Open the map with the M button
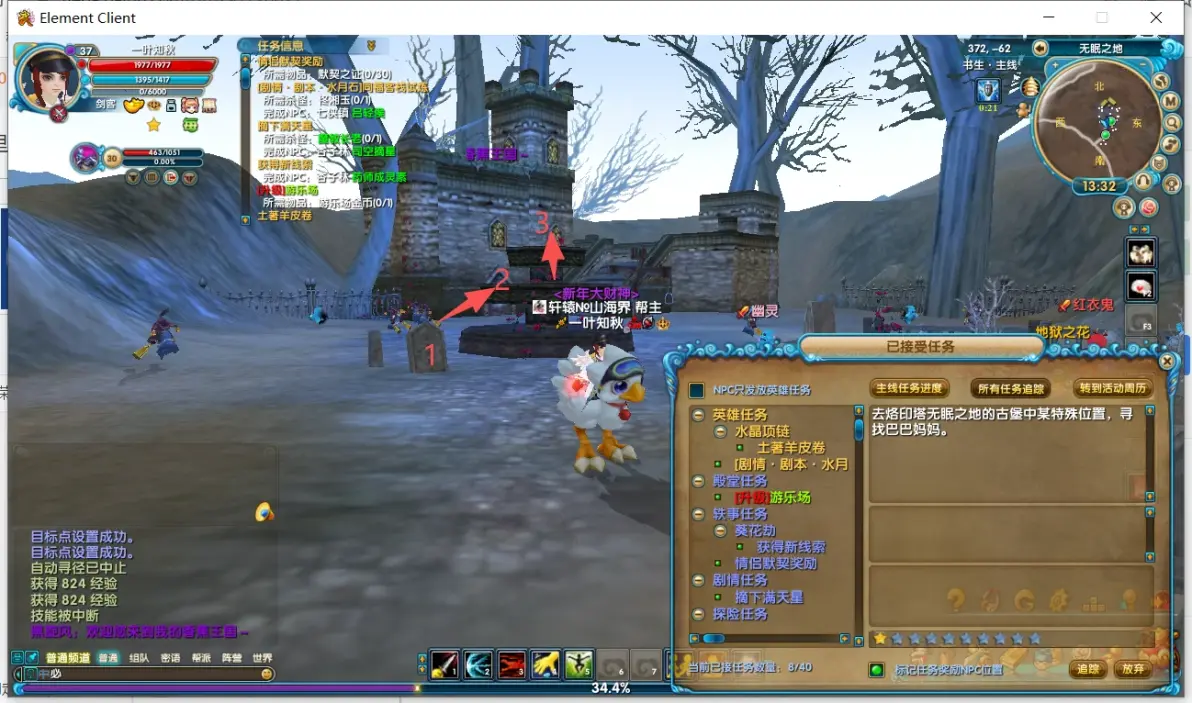 (x=1170, y=101)
